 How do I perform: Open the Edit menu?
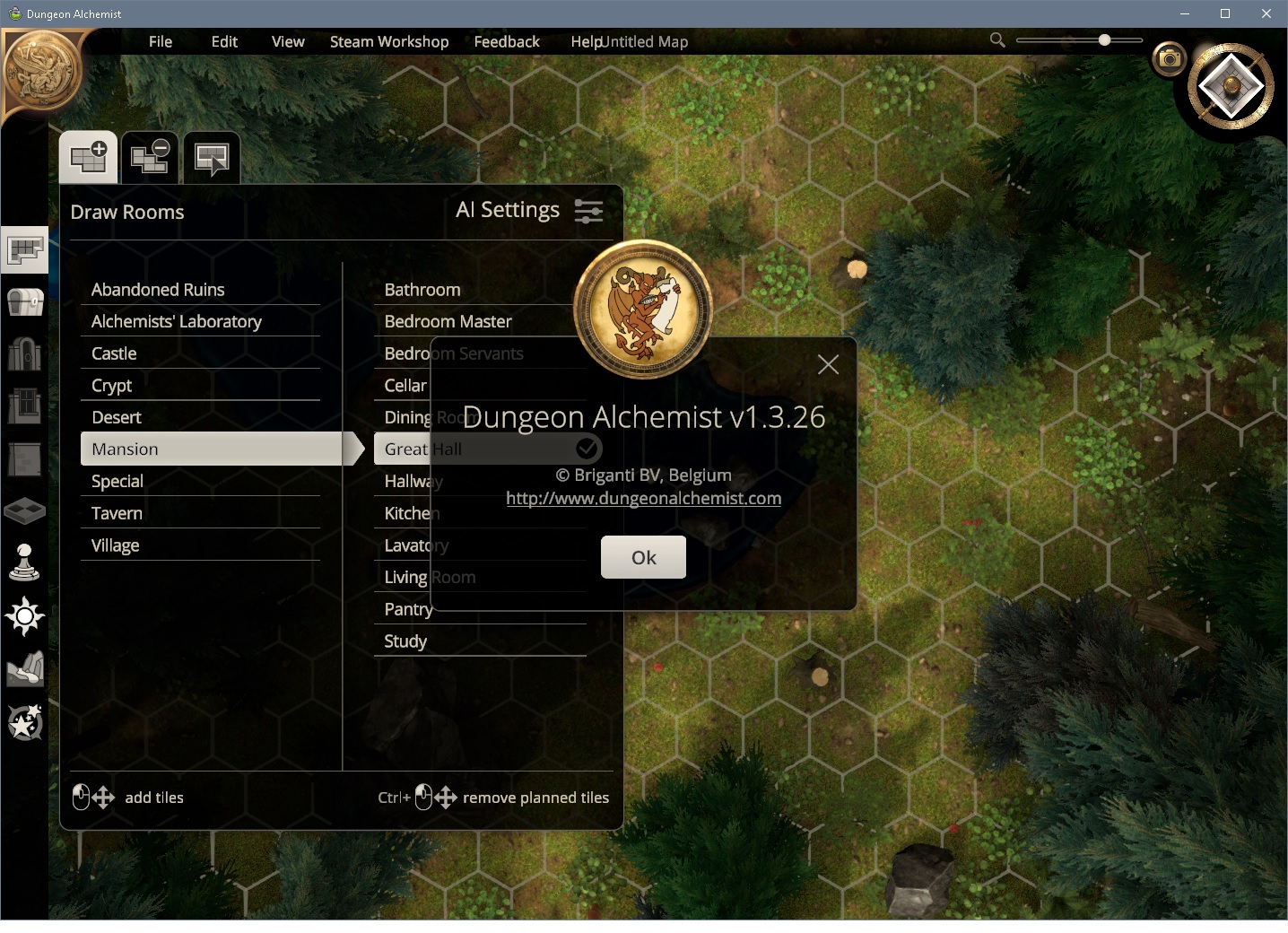(224, 41)
